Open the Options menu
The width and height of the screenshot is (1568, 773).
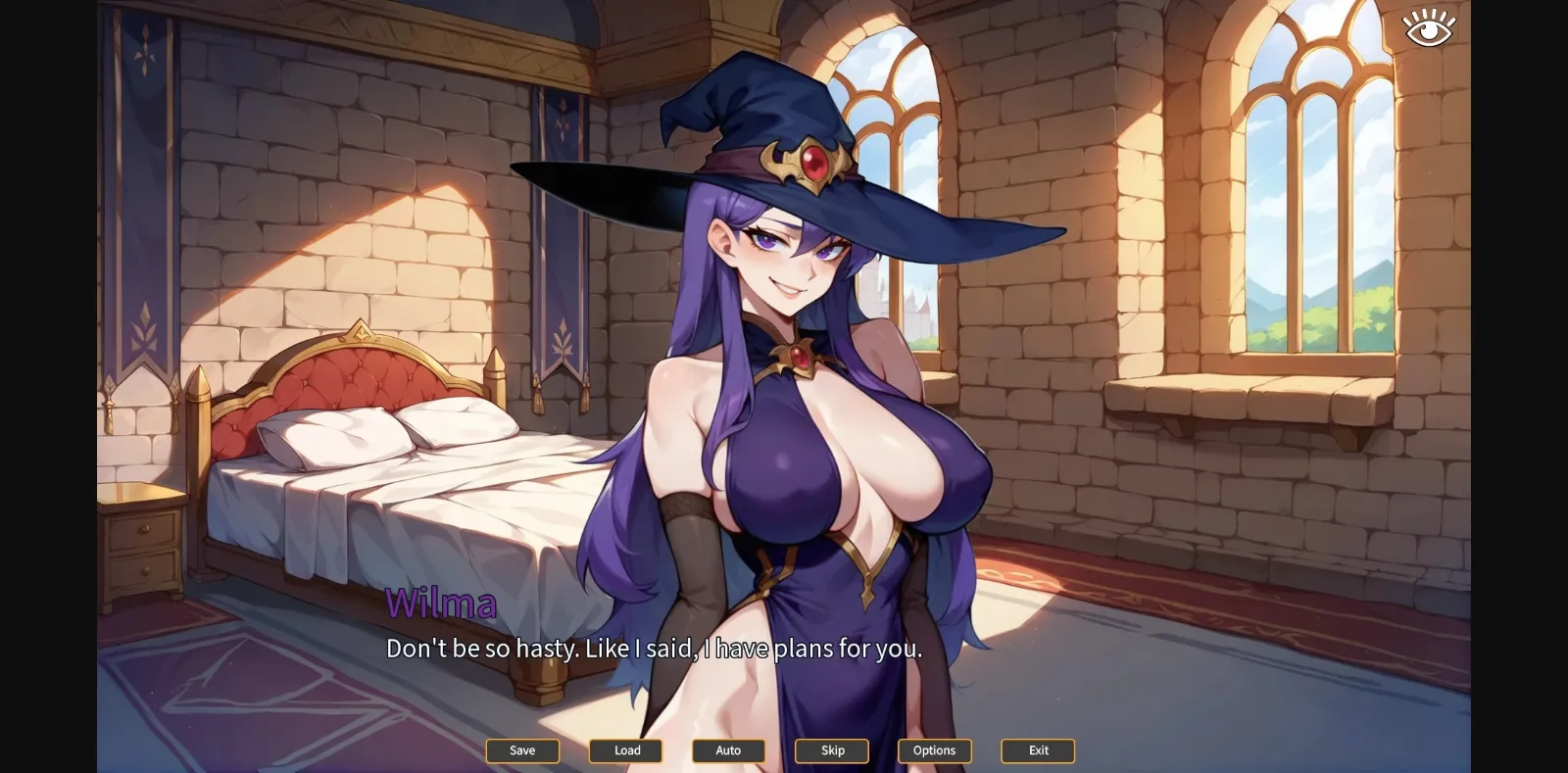click(x=934, y=750)
